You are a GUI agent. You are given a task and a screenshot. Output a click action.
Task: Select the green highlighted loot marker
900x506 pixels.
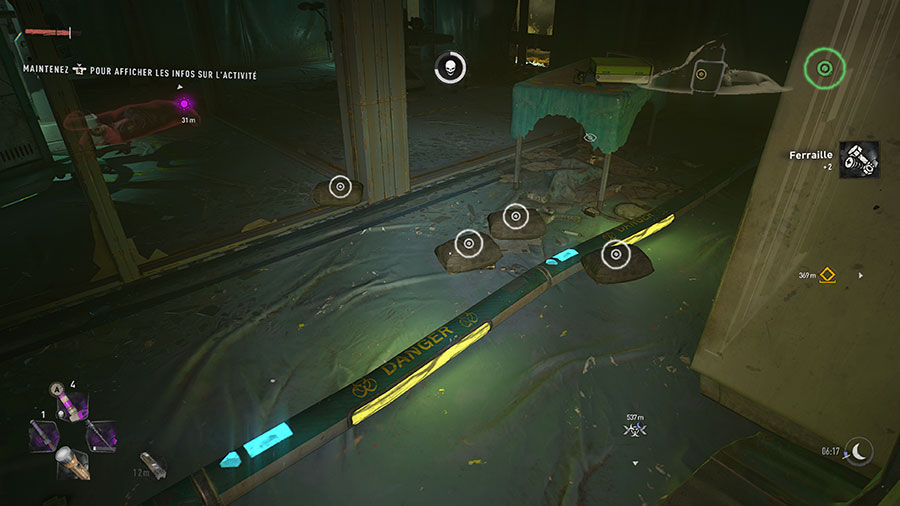pyautogui.click(x=824, y=68)
